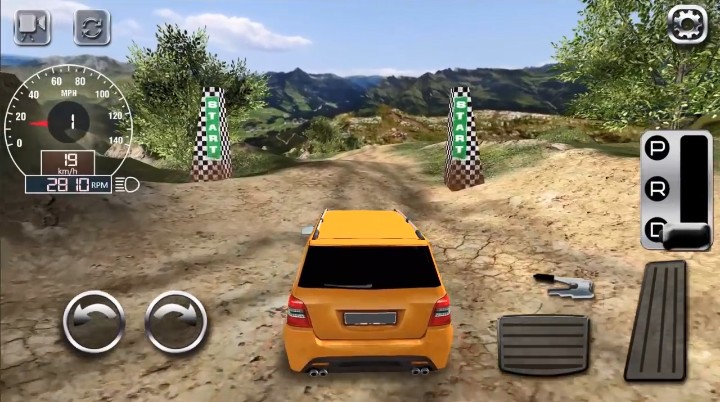720x402 pixels.
Task: Toggle the headlights icon
Action: pos(130,185)
